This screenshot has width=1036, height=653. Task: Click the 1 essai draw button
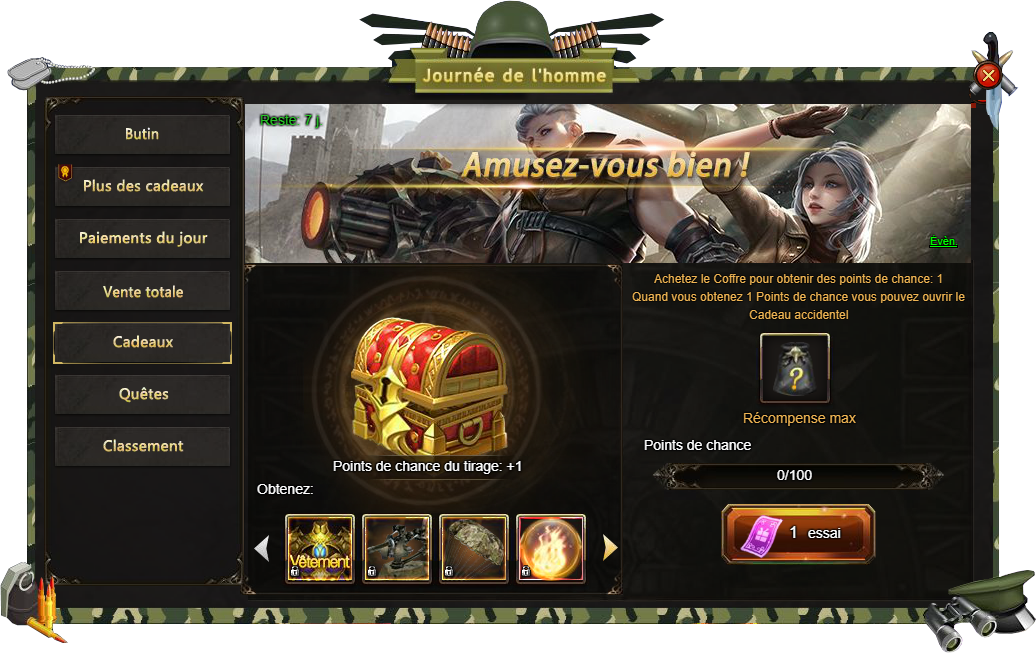[798, 533]
